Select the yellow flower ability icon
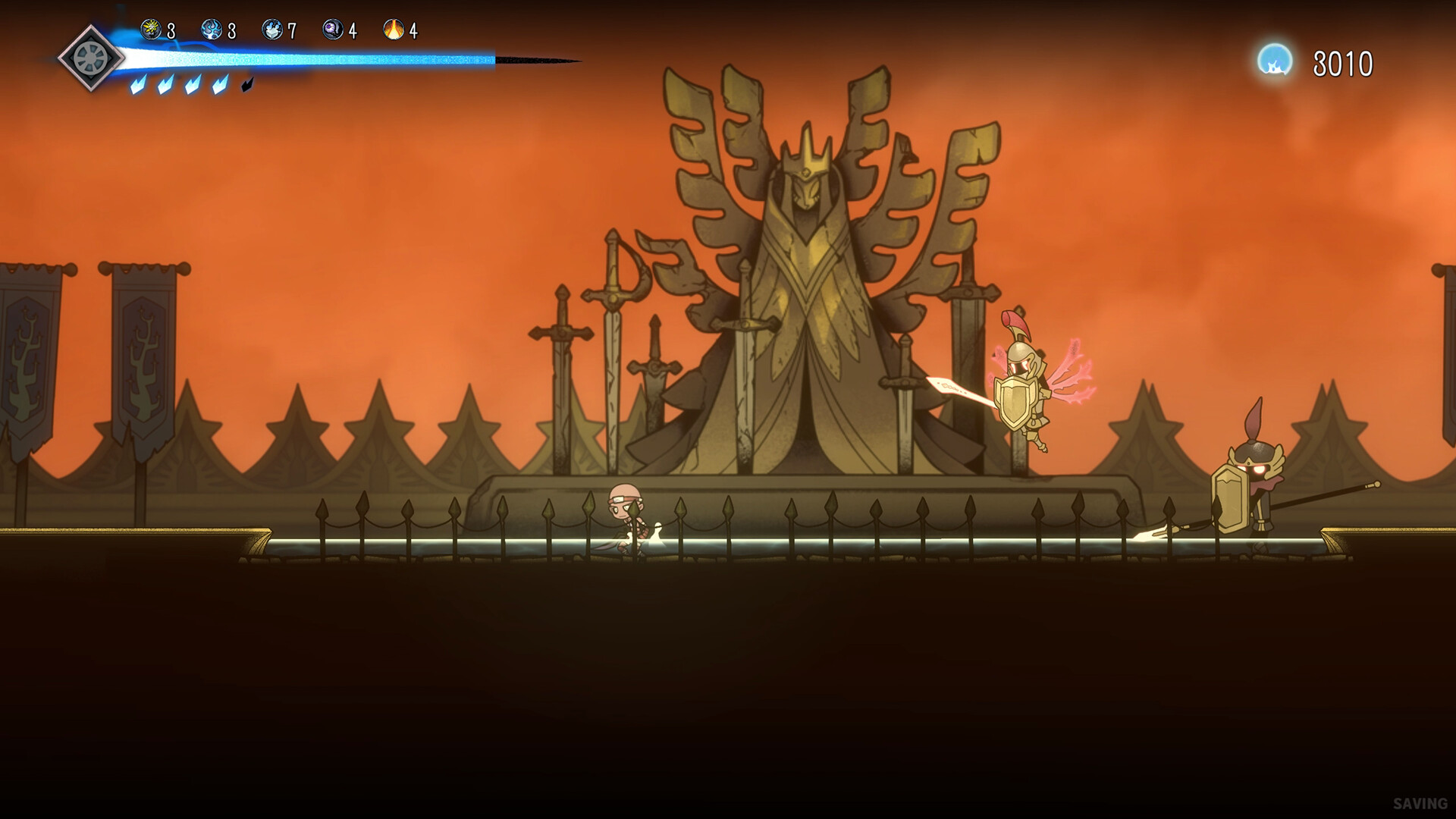The width and height of the screenshot is (1456, 819). pyautogui.click(x=151, y=29)
